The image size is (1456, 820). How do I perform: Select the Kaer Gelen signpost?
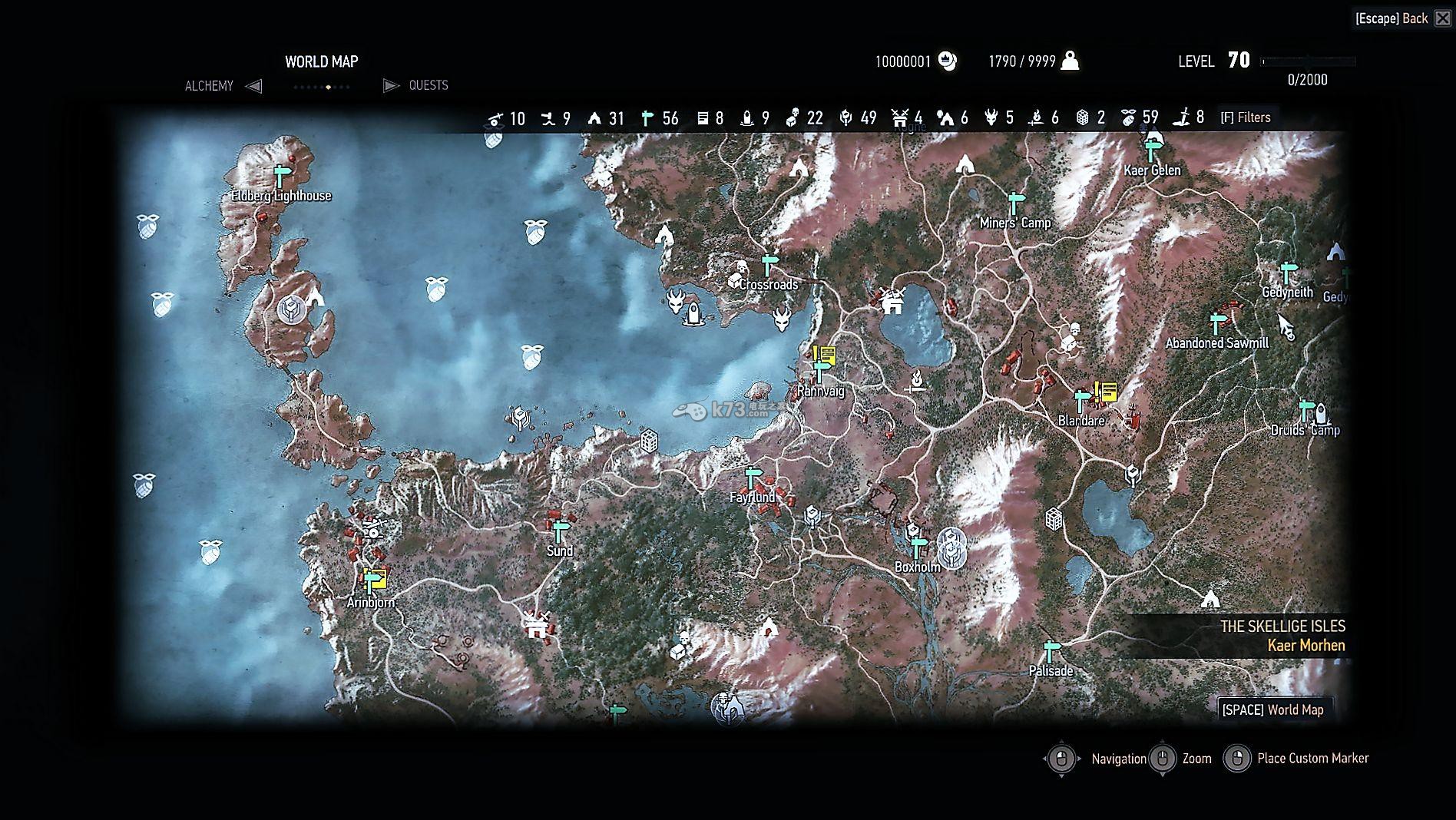click(1151, 150)
